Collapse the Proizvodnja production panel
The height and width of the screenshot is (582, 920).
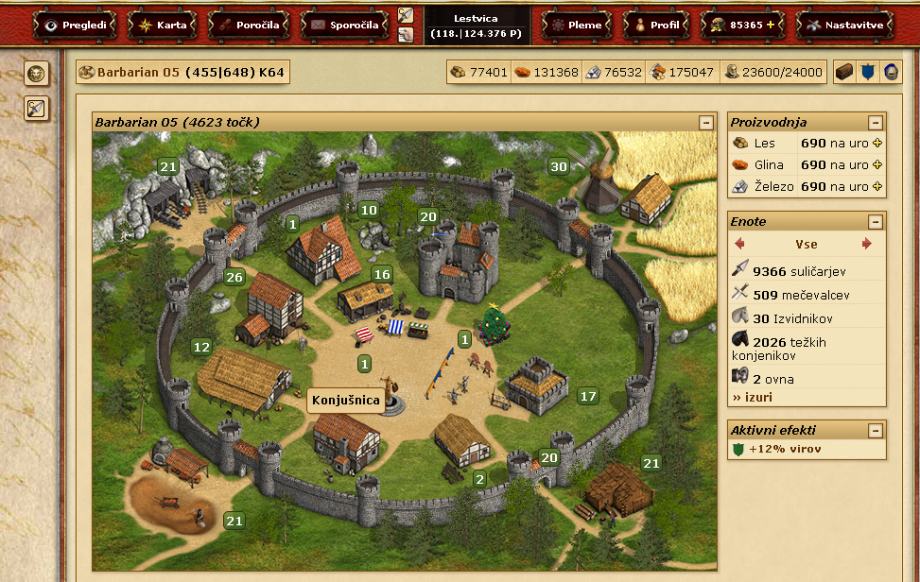pyautogui.click(x=876, y=122)
